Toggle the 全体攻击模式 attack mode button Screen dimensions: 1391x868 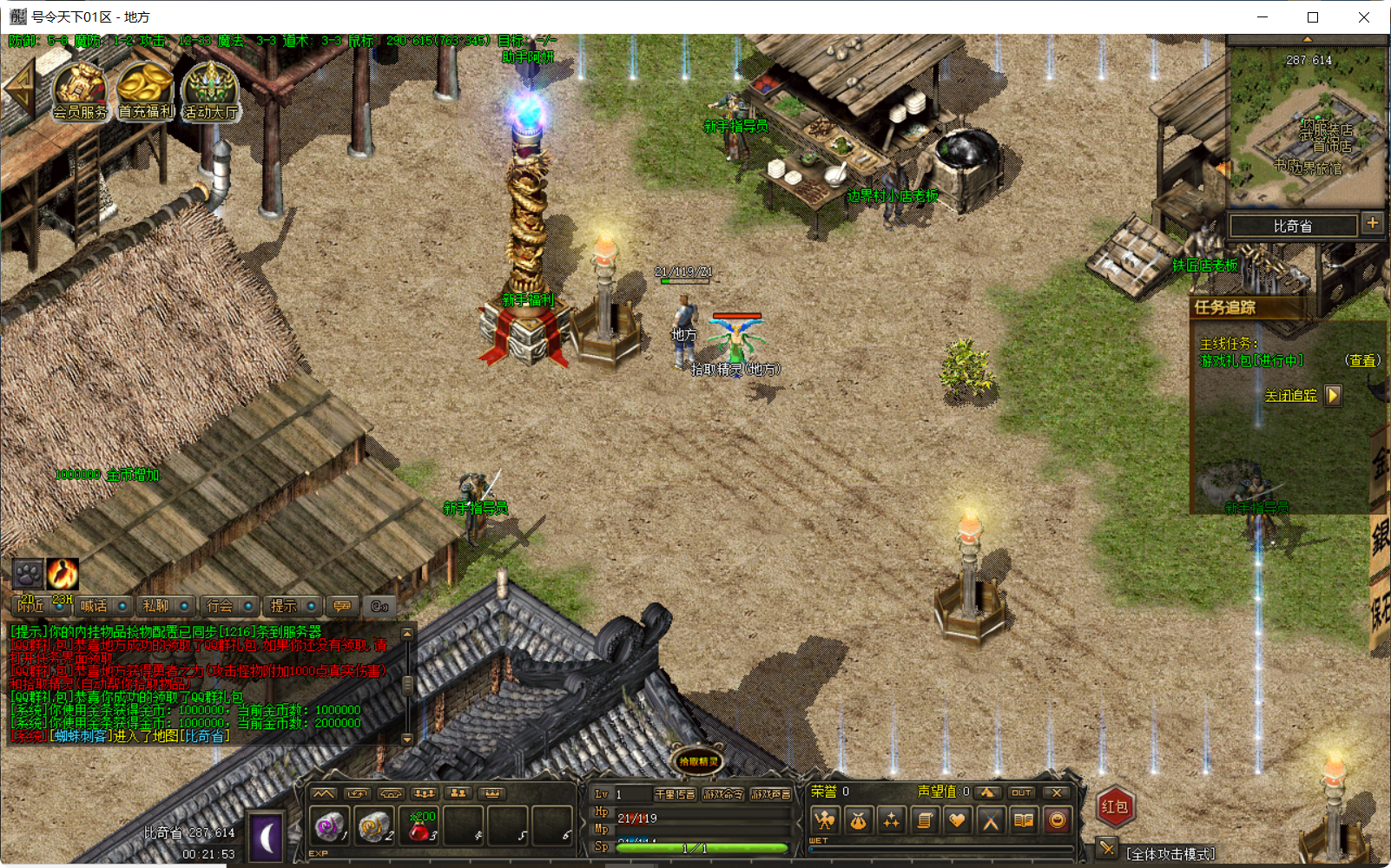pos(1108,849)
